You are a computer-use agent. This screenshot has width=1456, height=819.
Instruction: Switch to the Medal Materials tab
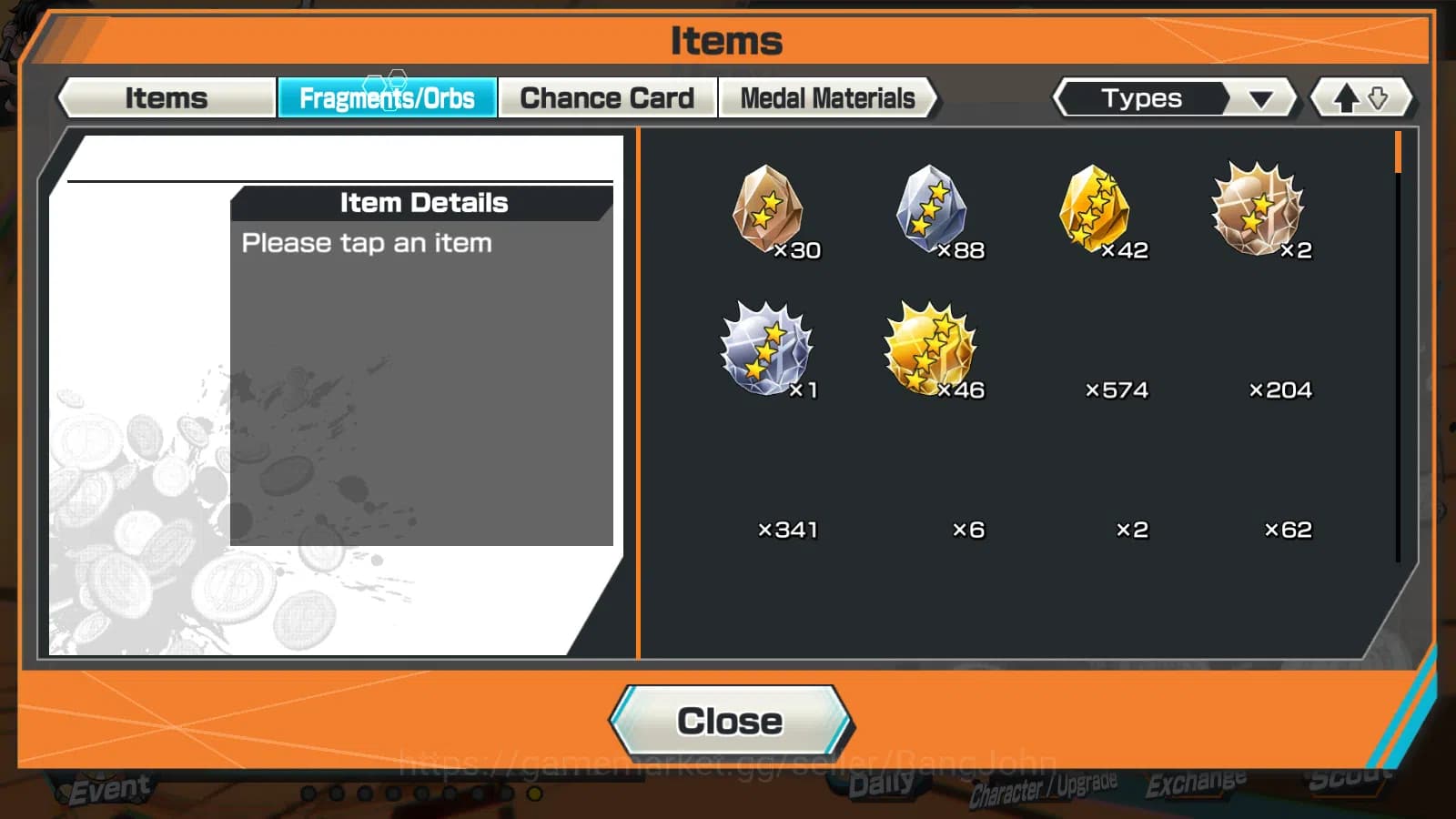click(827, 97)
